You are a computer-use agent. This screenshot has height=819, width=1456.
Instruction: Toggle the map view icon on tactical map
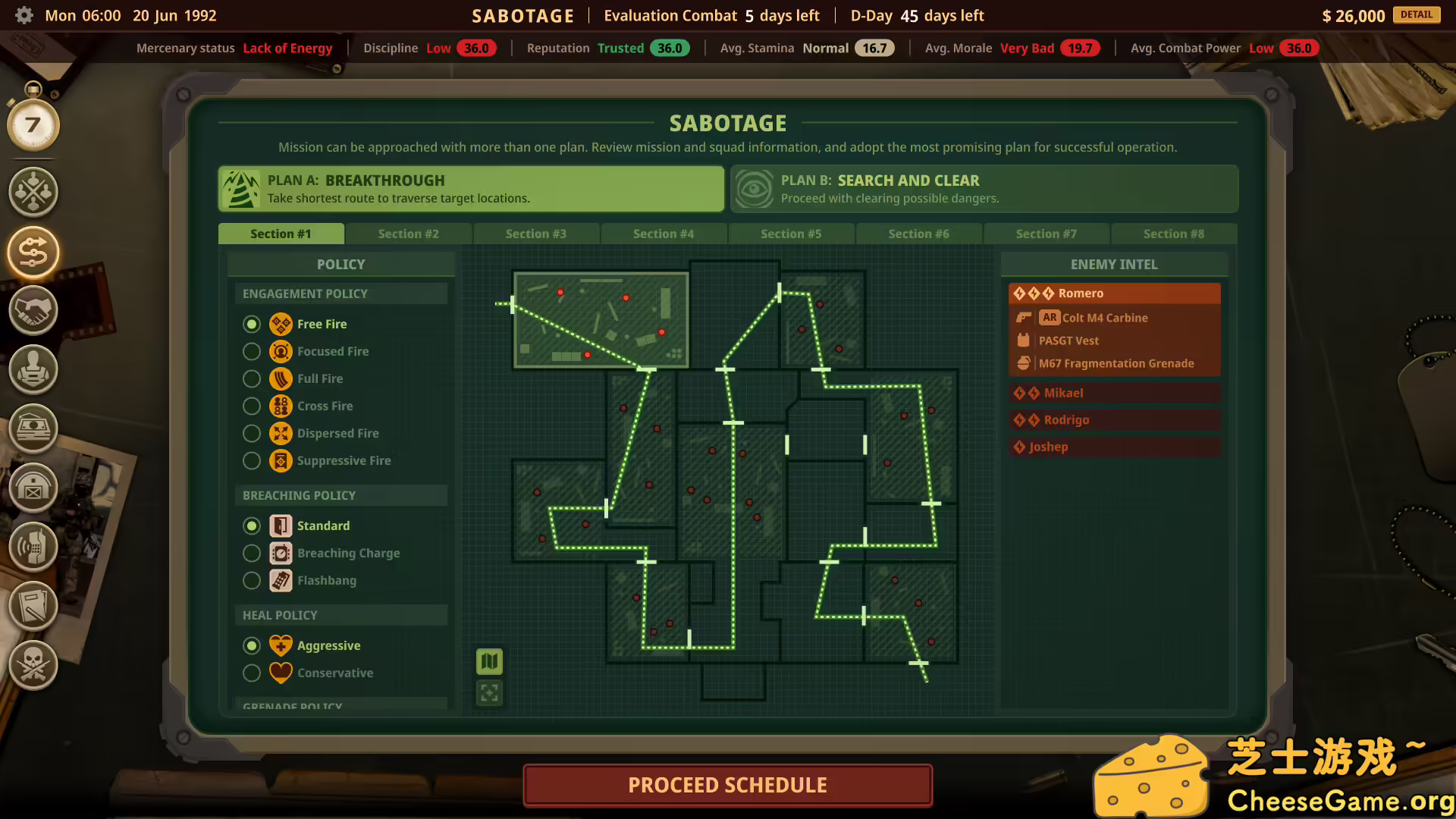click(489, 661)
